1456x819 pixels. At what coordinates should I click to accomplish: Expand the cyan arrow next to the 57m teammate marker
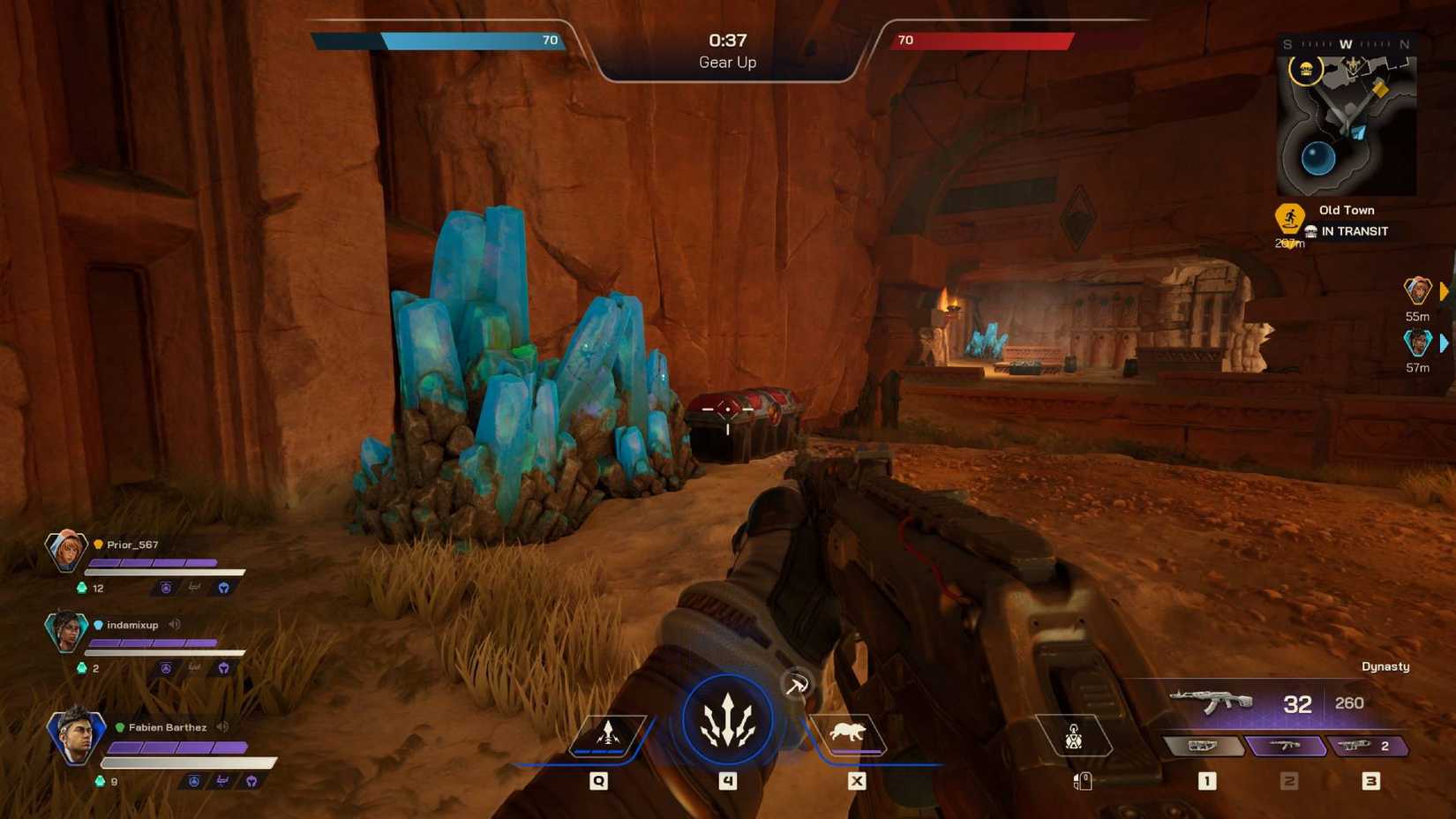(x=1445, y=342)
